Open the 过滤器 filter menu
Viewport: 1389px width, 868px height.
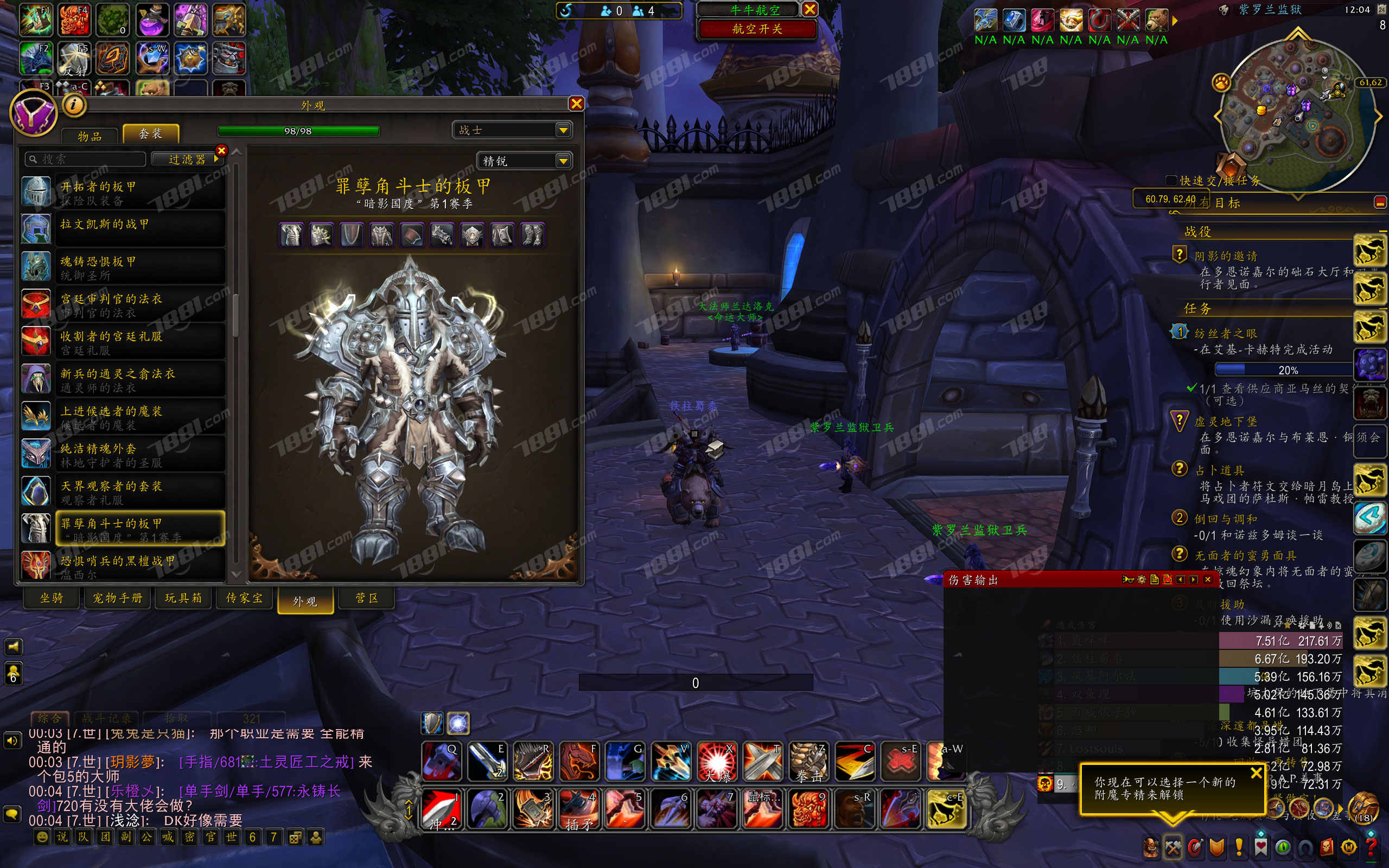187,159
